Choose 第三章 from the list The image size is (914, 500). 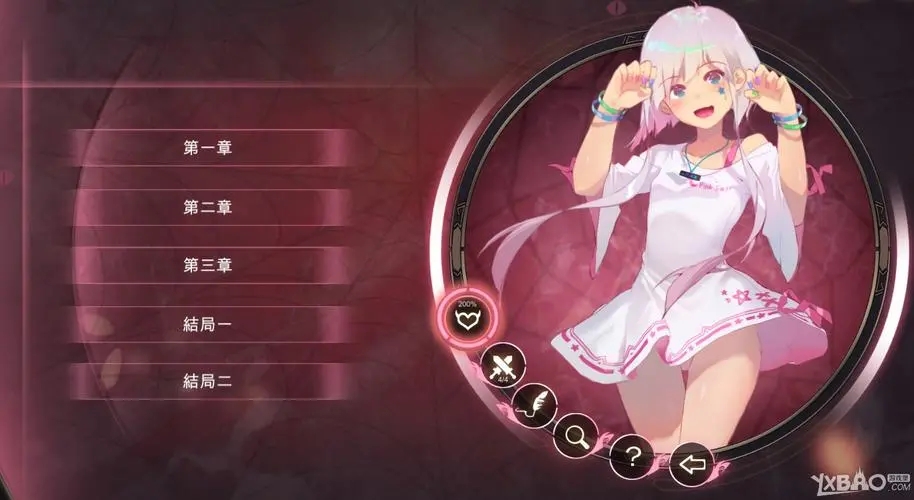(208, 266)
